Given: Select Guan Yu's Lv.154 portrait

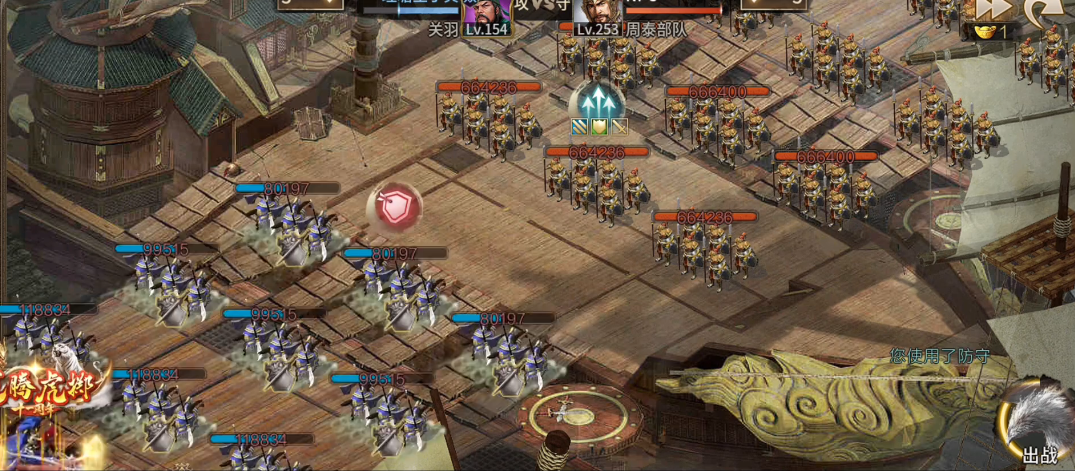Looking at the screenshot, I should pyautogui.click(x=488, y=14).
